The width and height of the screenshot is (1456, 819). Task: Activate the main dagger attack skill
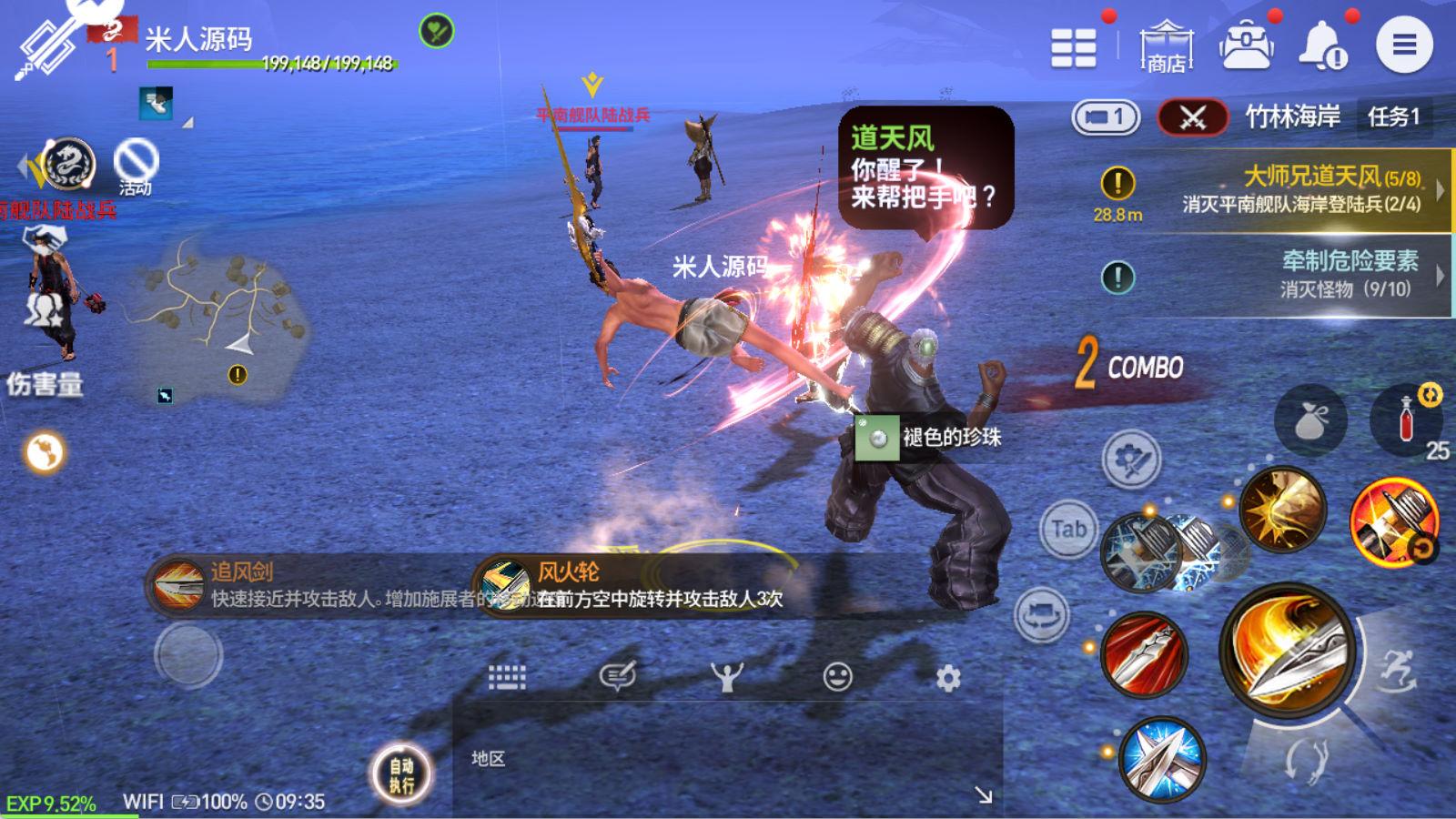click(x=1285, y=649)
